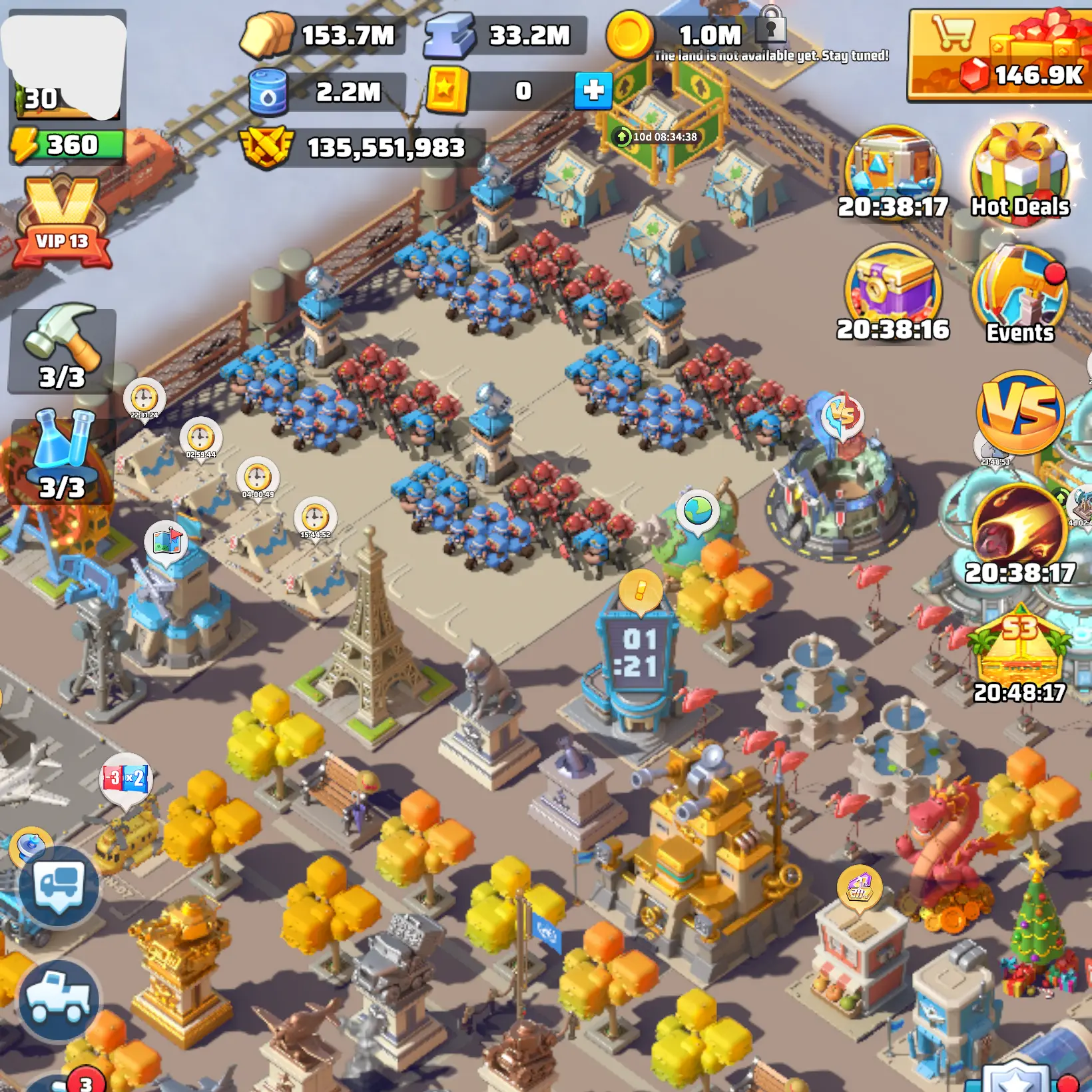The image size is (1092, 1092).
Task: Open the hammer build queue showing 3/3
Action: [62, 350]
